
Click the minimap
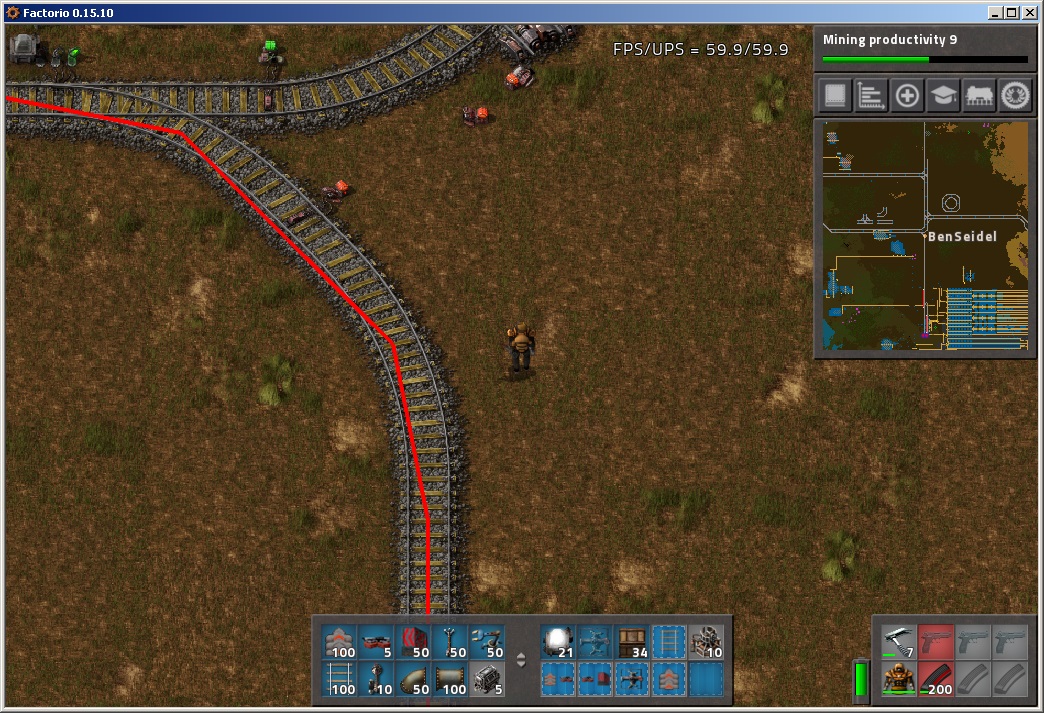[924, 236]
